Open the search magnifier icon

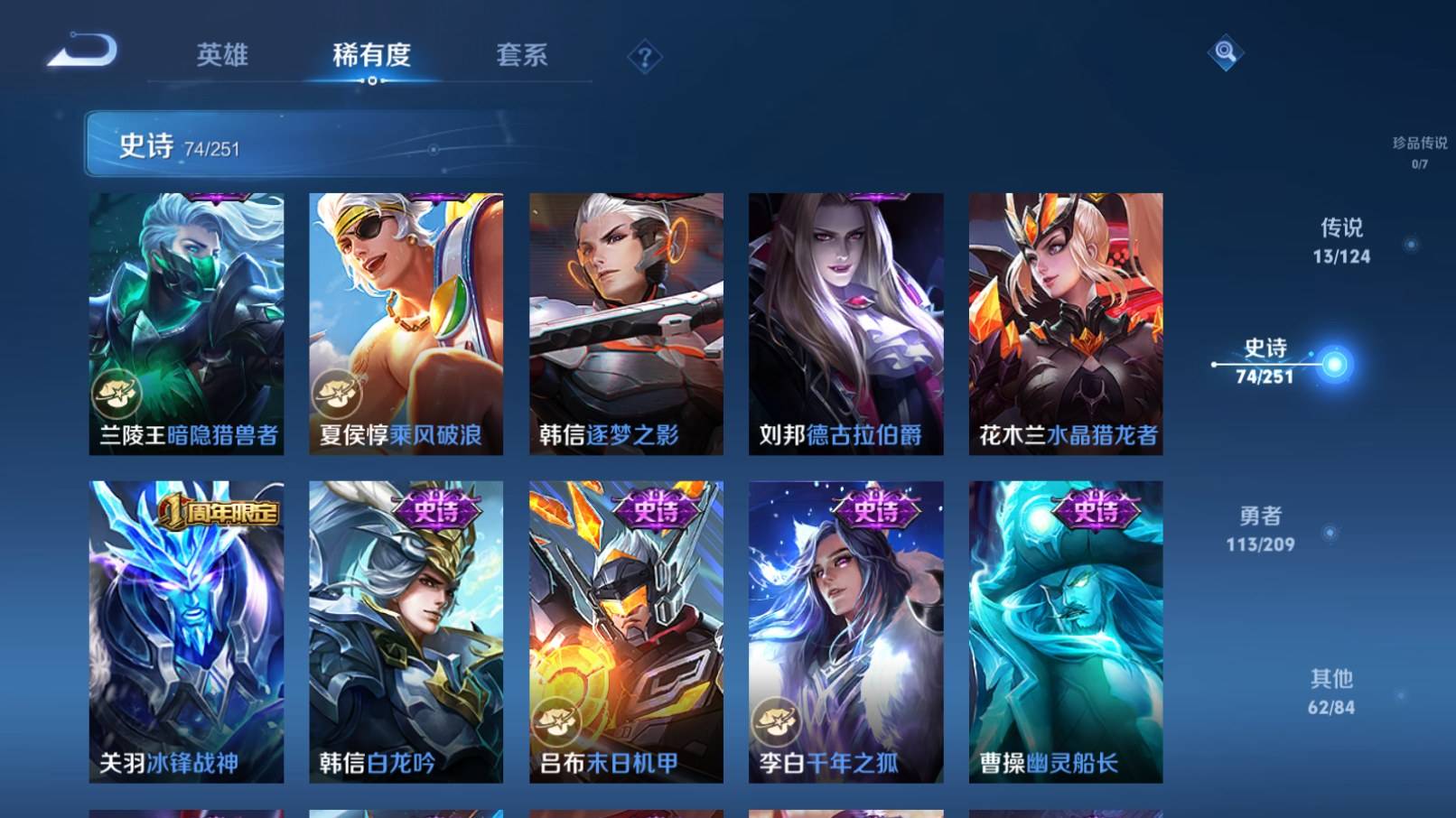point(1226,56)
